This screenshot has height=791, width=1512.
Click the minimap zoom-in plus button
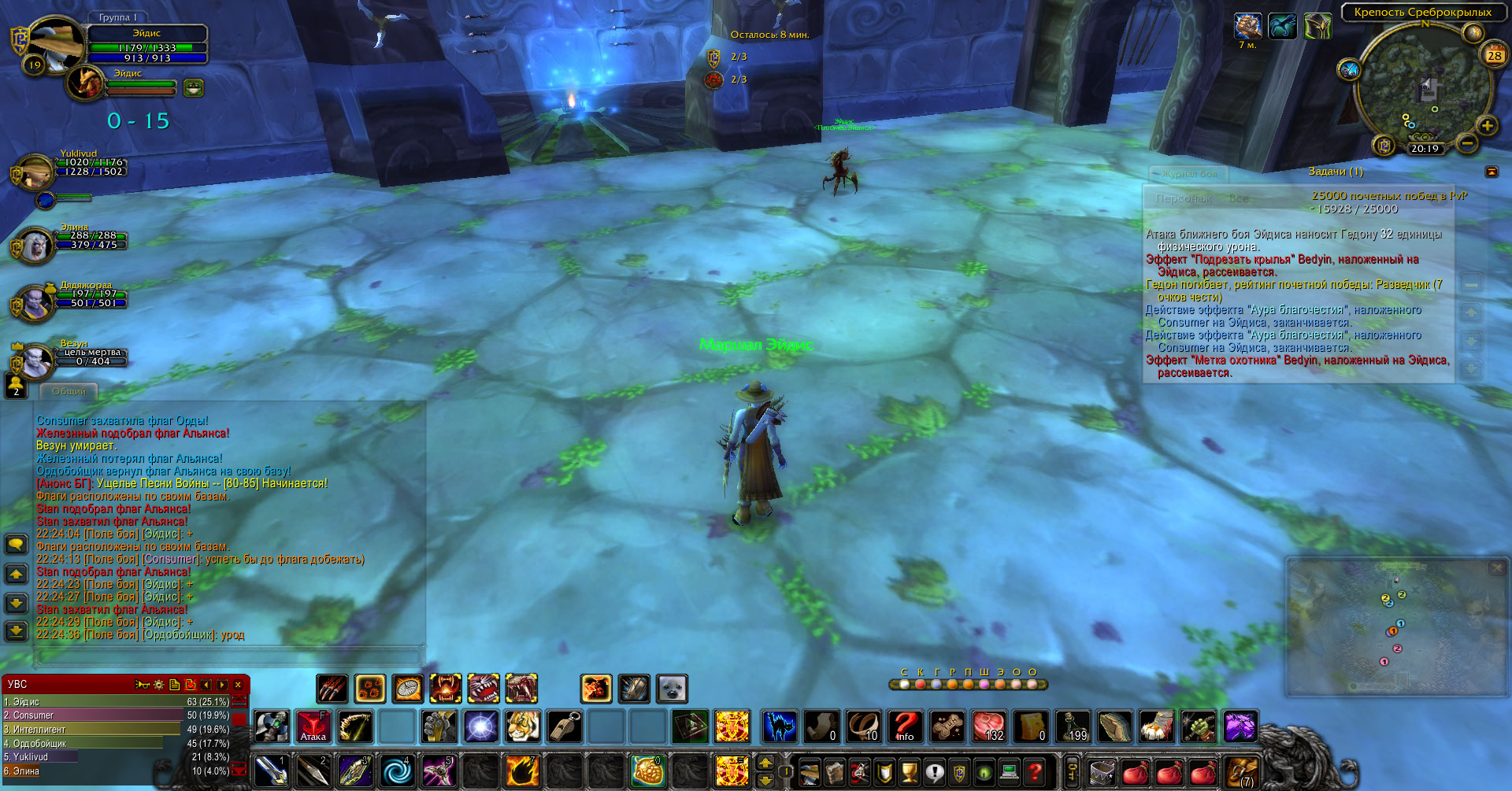tap(1487, 125)
